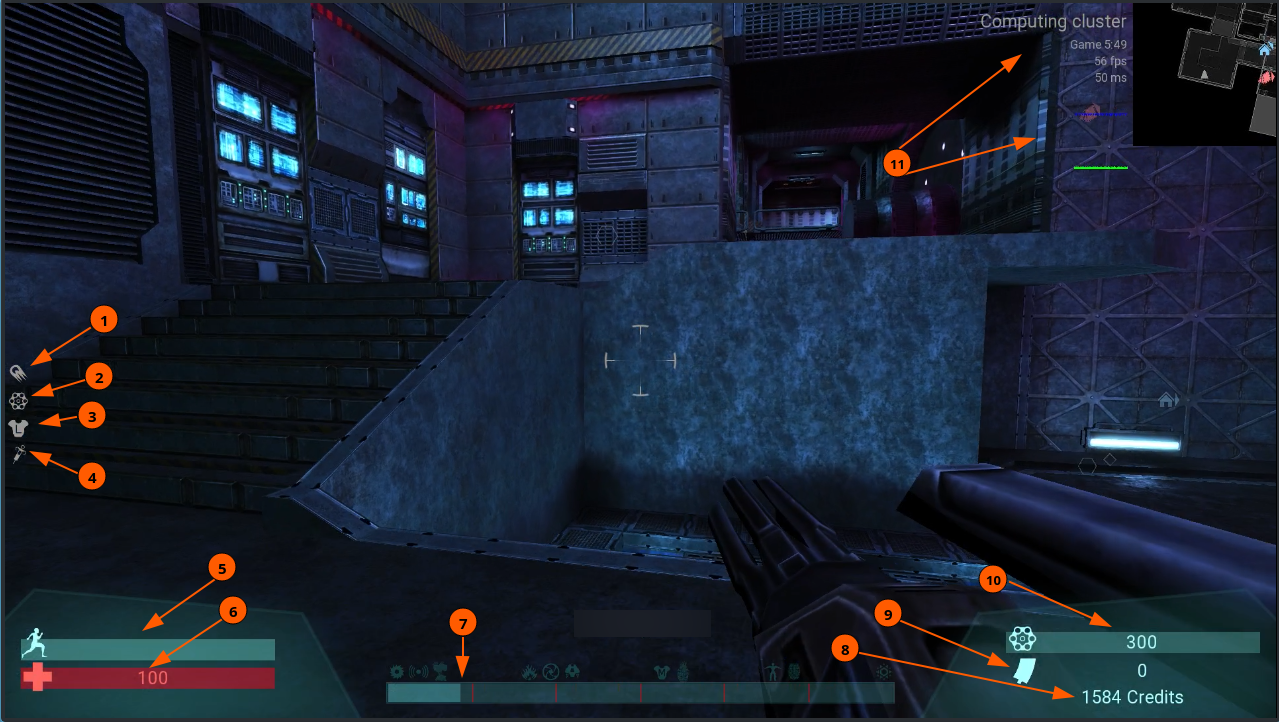Click the home beacon icon above the light panel
Screen dimensions: 1279x722
point(1167,400)
